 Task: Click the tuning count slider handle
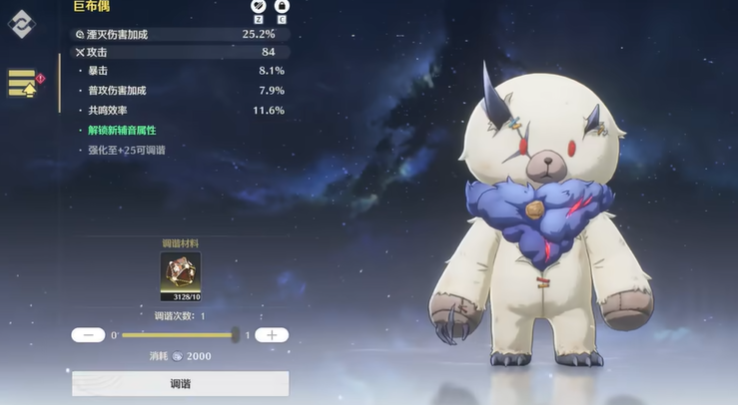click(x=235, y=335)
